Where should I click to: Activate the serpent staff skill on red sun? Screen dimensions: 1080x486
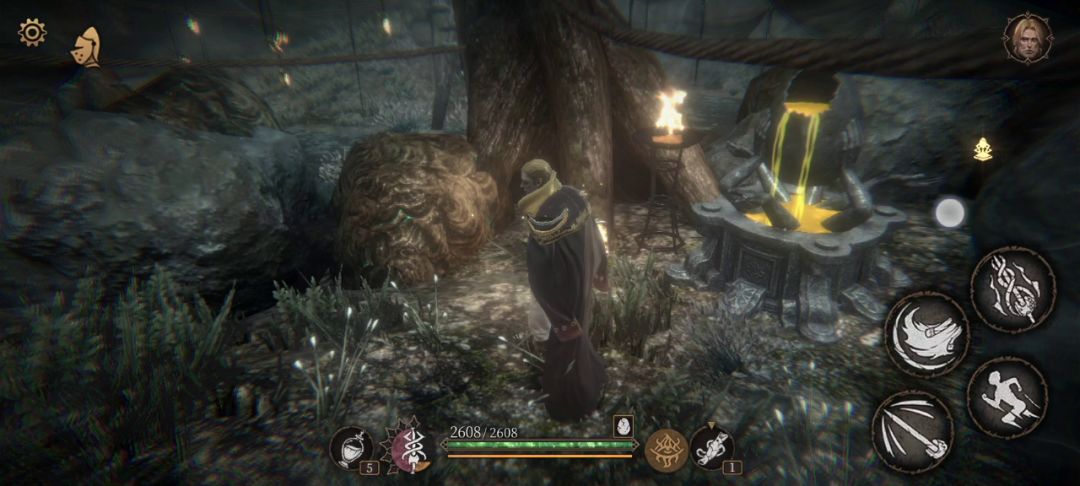(x=408, y=446)
